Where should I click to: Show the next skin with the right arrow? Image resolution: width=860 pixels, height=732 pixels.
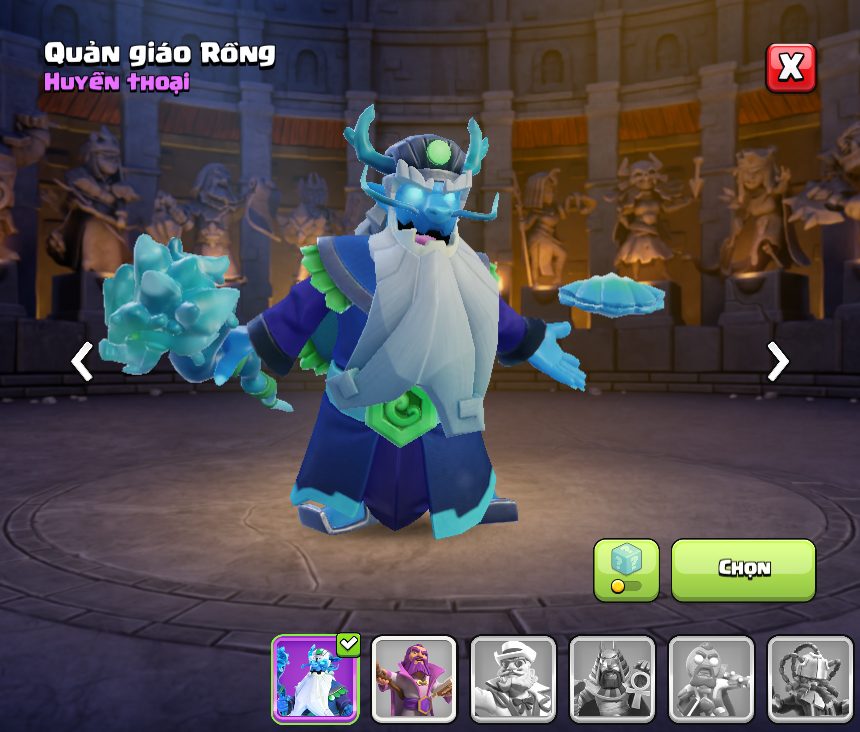tap(777, 362)
